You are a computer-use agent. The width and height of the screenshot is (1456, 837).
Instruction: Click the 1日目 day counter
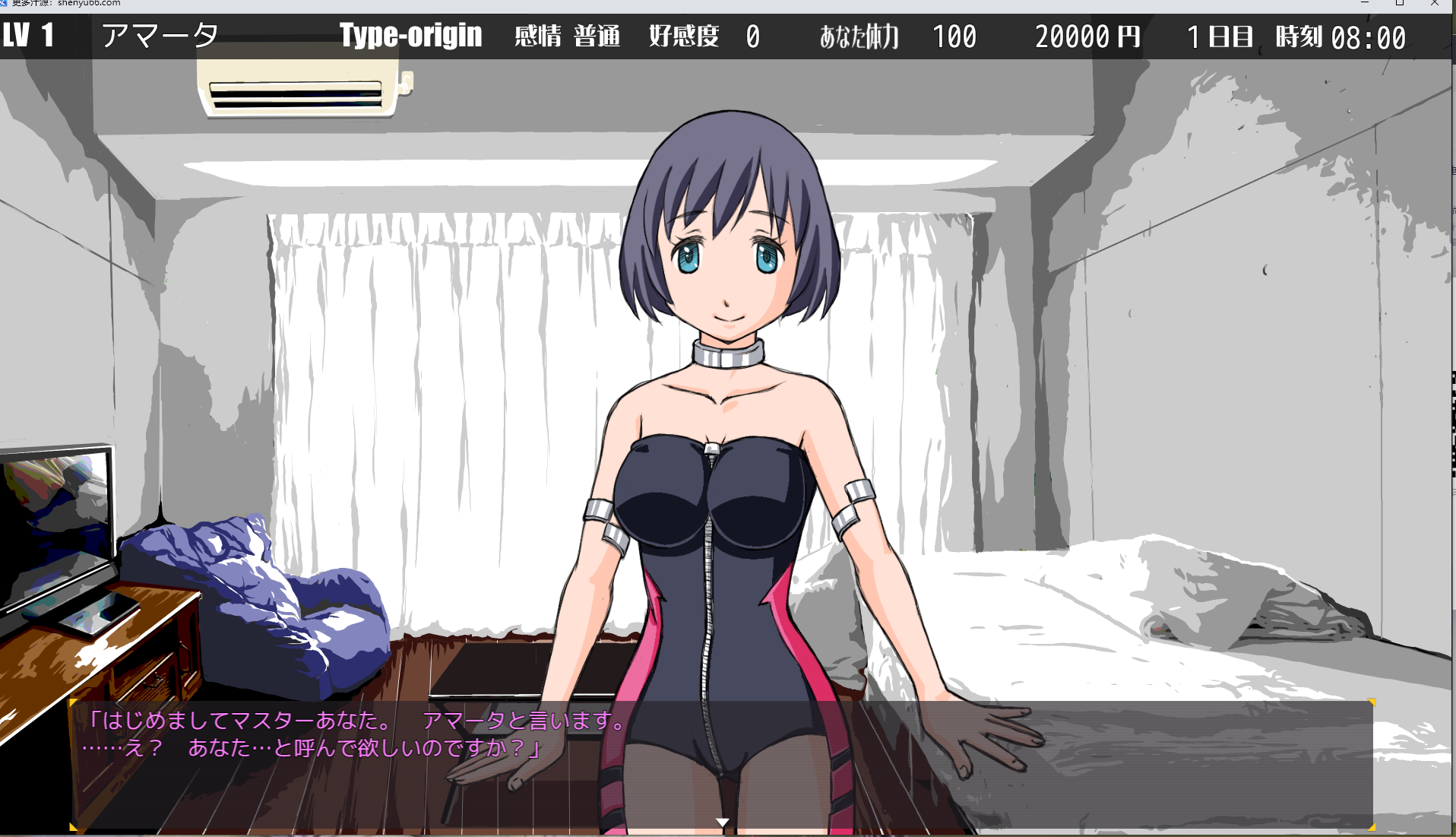click(1220, 36)
